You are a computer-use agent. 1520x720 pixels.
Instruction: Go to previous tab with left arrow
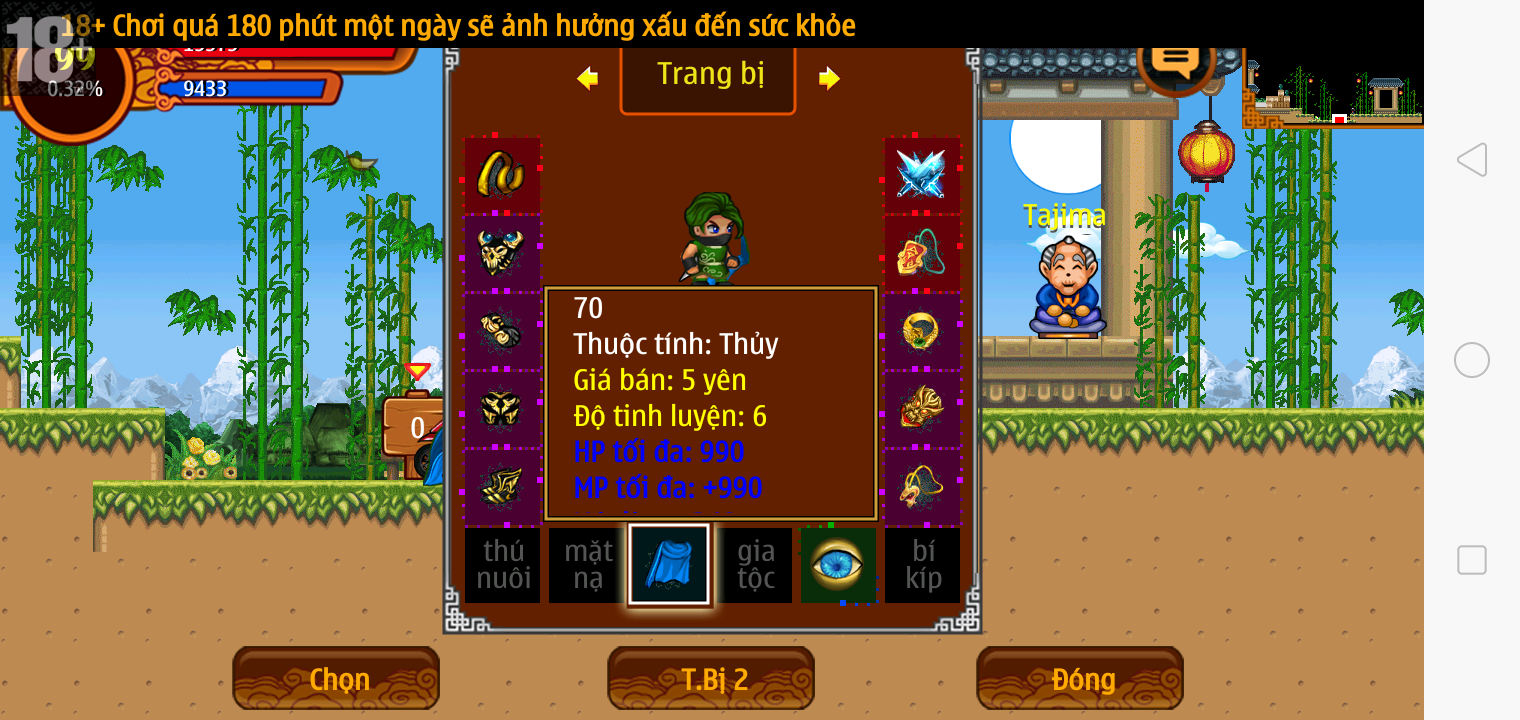pyautogui.click(x=588, y=78)
